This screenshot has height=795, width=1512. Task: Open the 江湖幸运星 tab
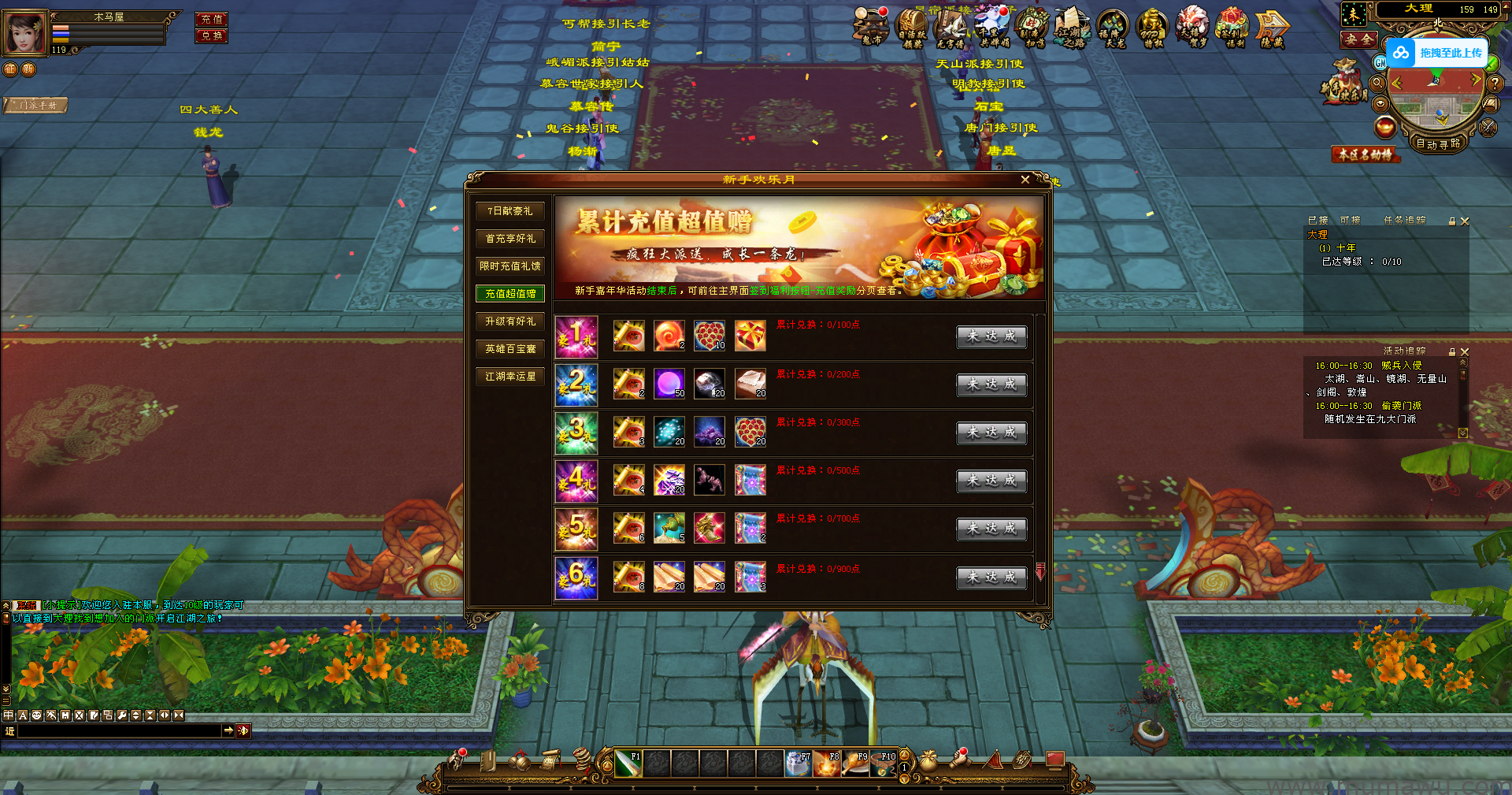tap(510, 377)
